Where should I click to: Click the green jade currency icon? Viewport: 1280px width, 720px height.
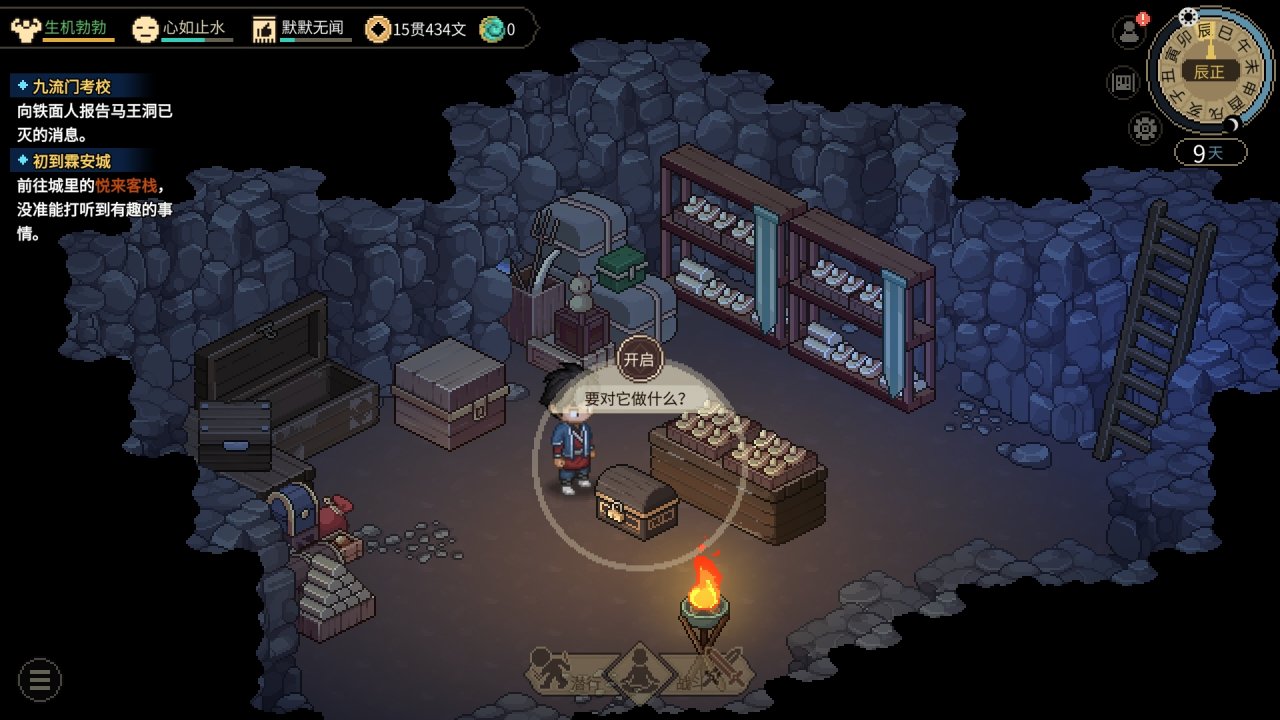click(492, 29)
